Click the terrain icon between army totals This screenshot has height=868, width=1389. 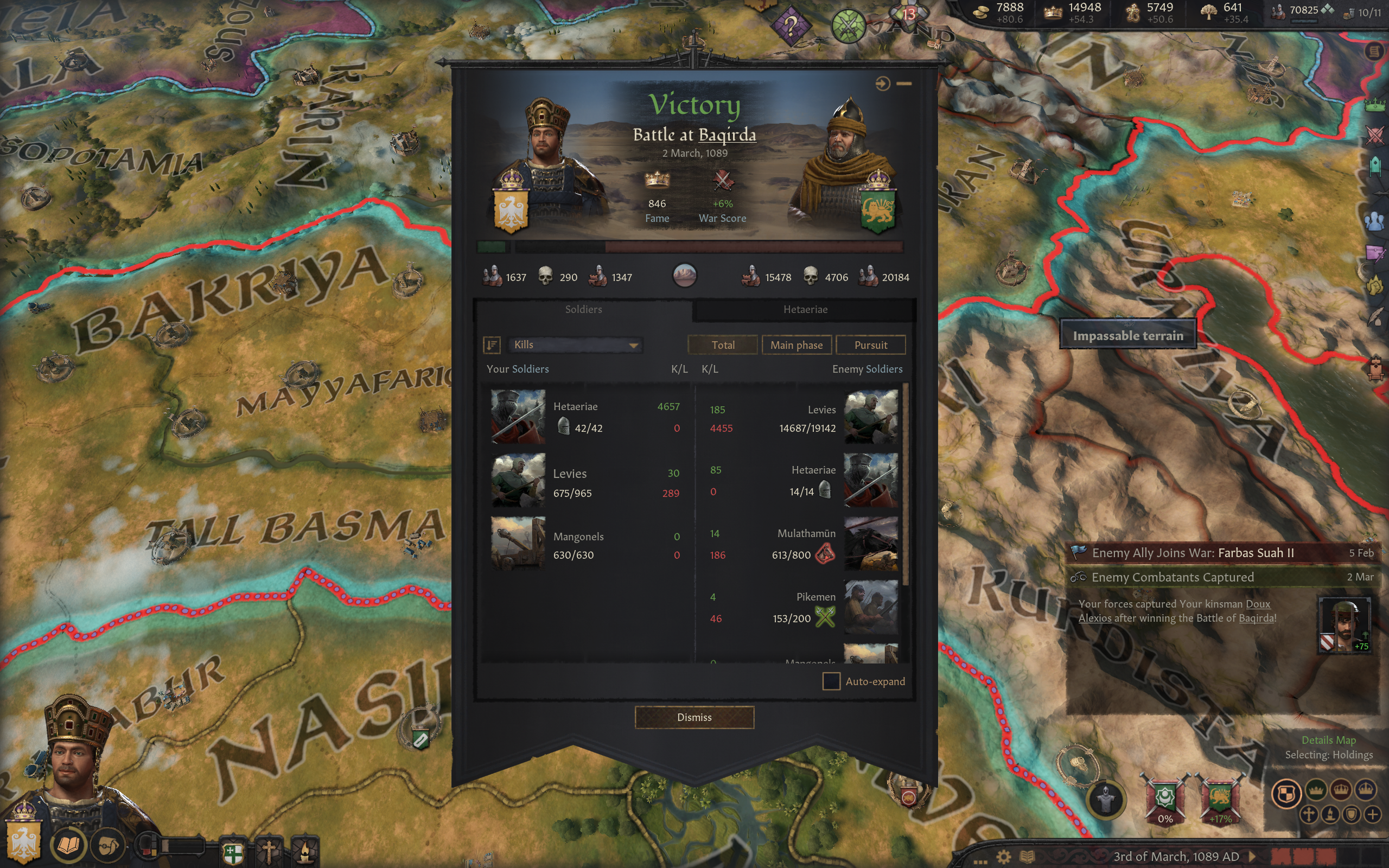click(x=684, y=276)
